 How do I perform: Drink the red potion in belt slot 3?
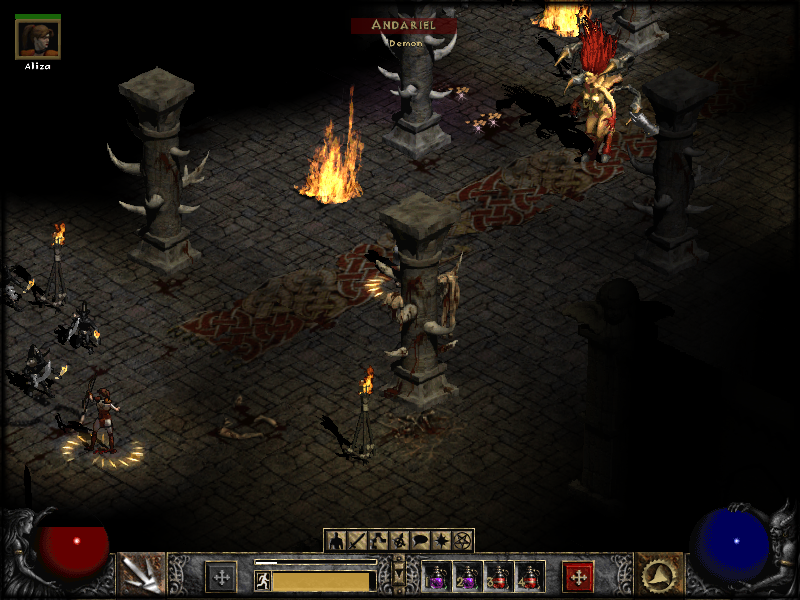coord(498,576)
